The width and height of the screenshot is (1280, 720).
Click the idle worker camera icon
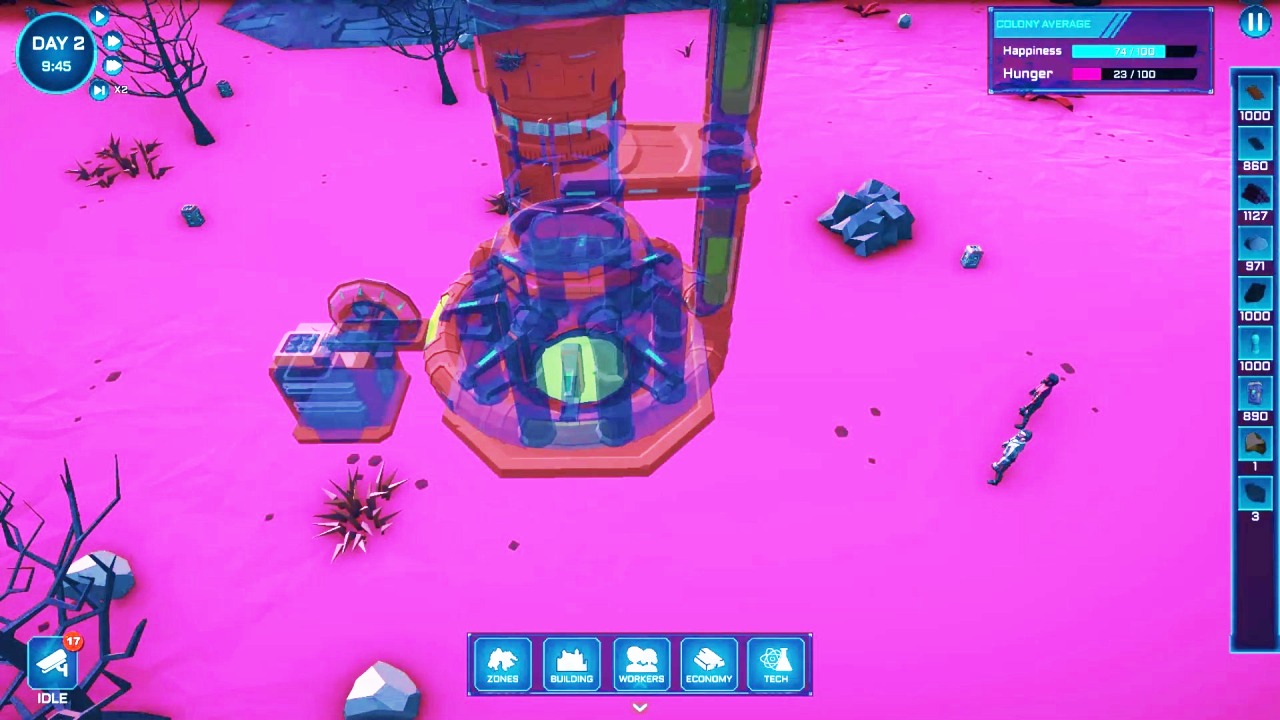pyautogui.click(x=52, y=660)
